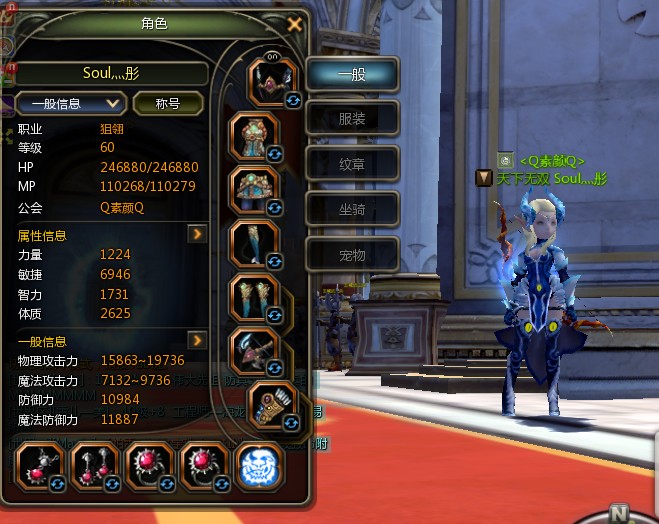The width and height of the screenshot is (659, 524).
Task: Close the character (角色) window
Action: pos(294,24)
